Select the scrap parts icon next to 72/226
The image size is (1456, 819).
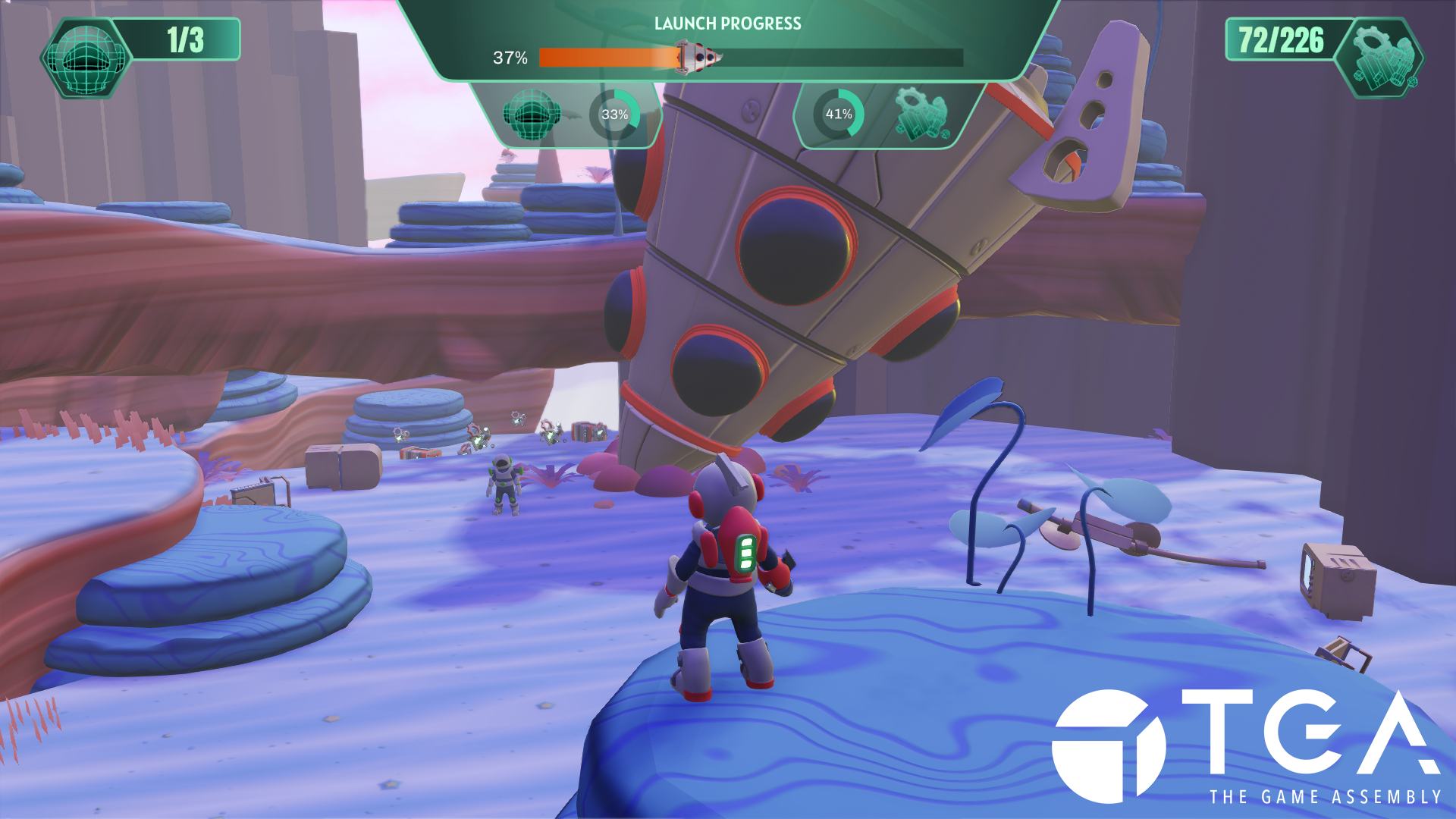[x=1381, y=58]
